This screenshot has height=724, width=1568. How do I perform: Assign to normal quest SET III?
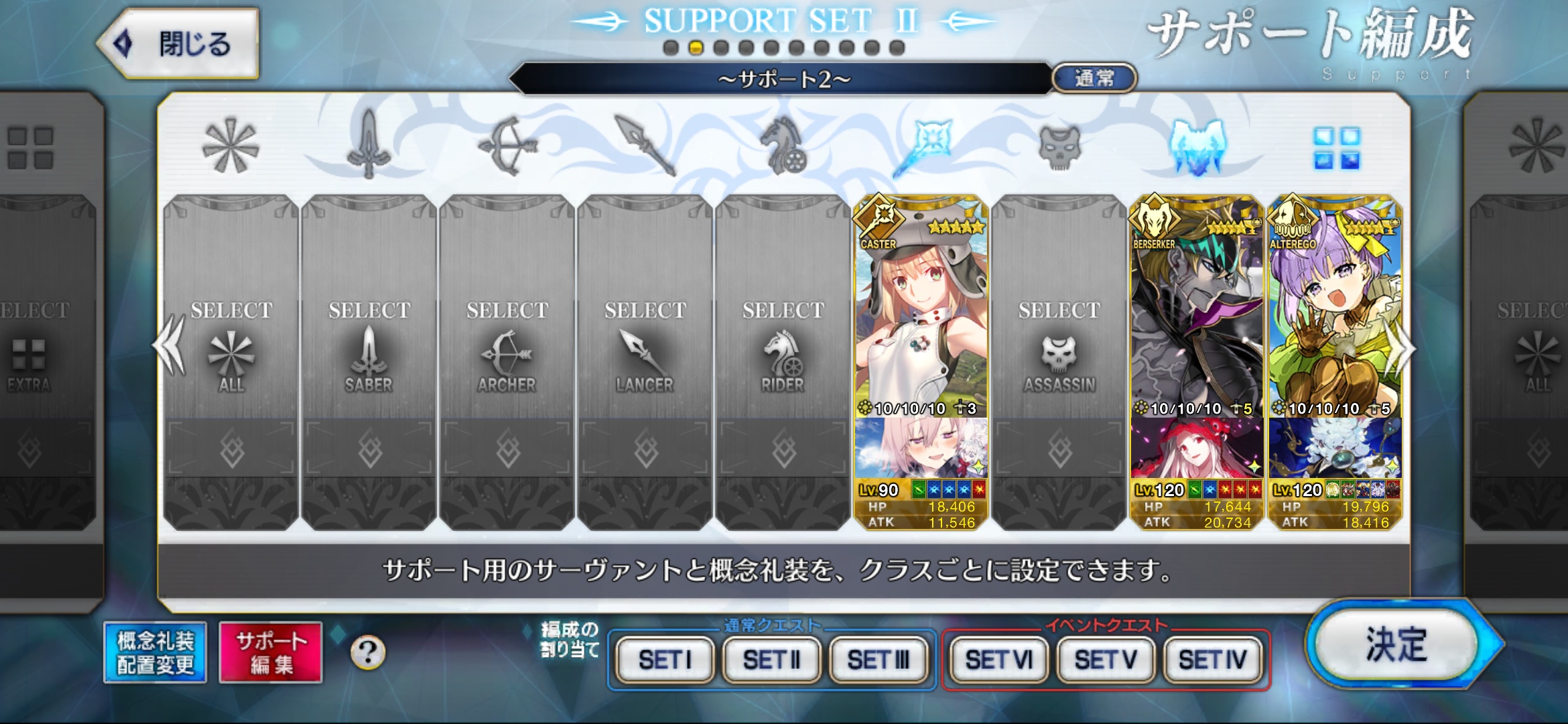pyautogui.click(x=878, y=660)
